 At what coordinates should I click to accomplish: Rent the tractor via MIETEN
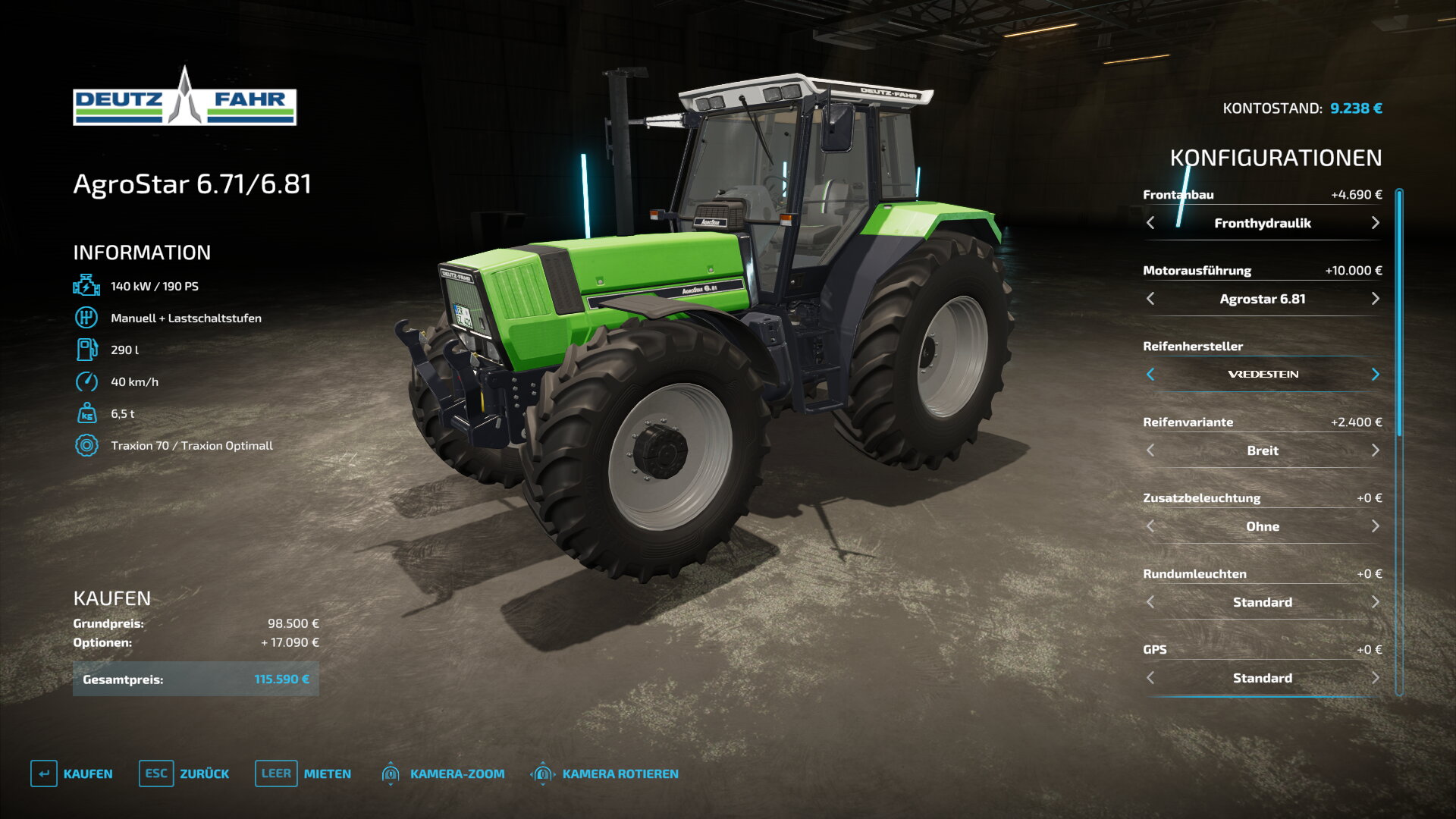303,773
